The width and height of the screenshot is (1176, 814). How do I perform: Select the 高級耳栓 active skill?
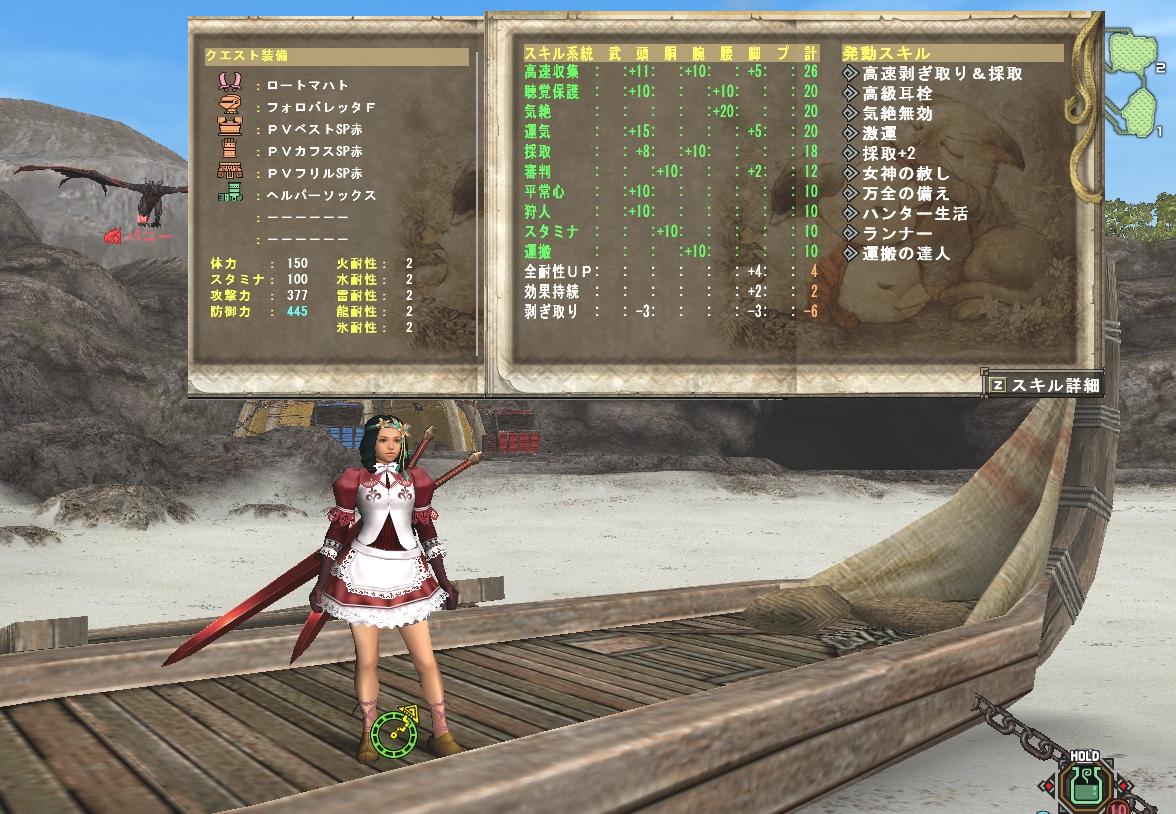897,93
